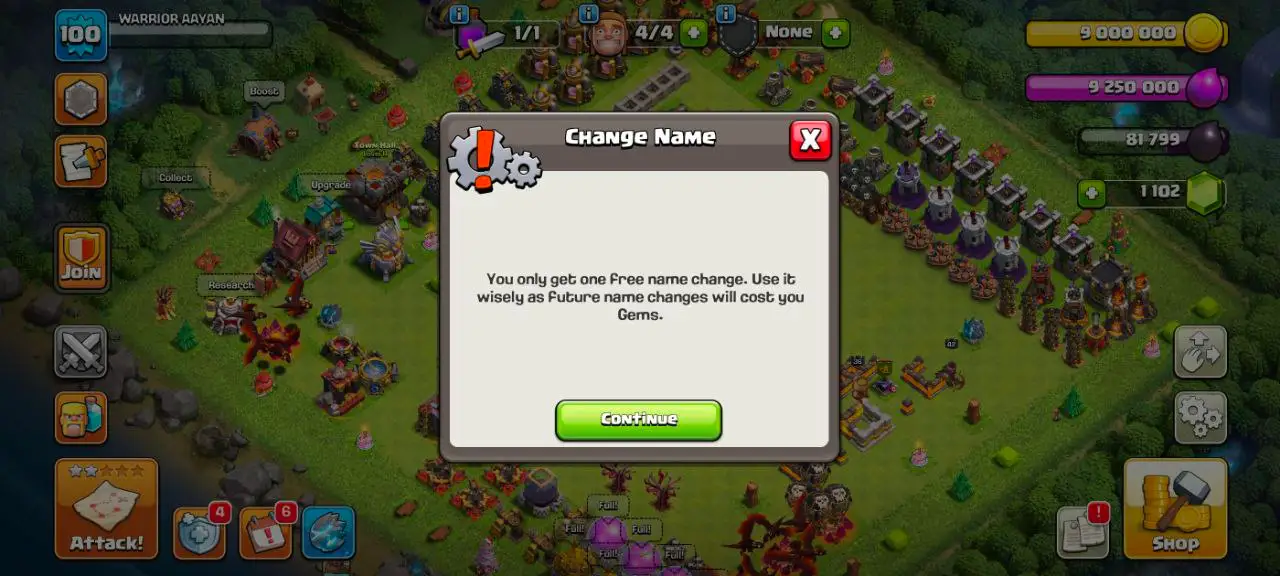Open the crossed swords battle log
Viewport: 1280px width, 576px height.
[x=80, y=351]
